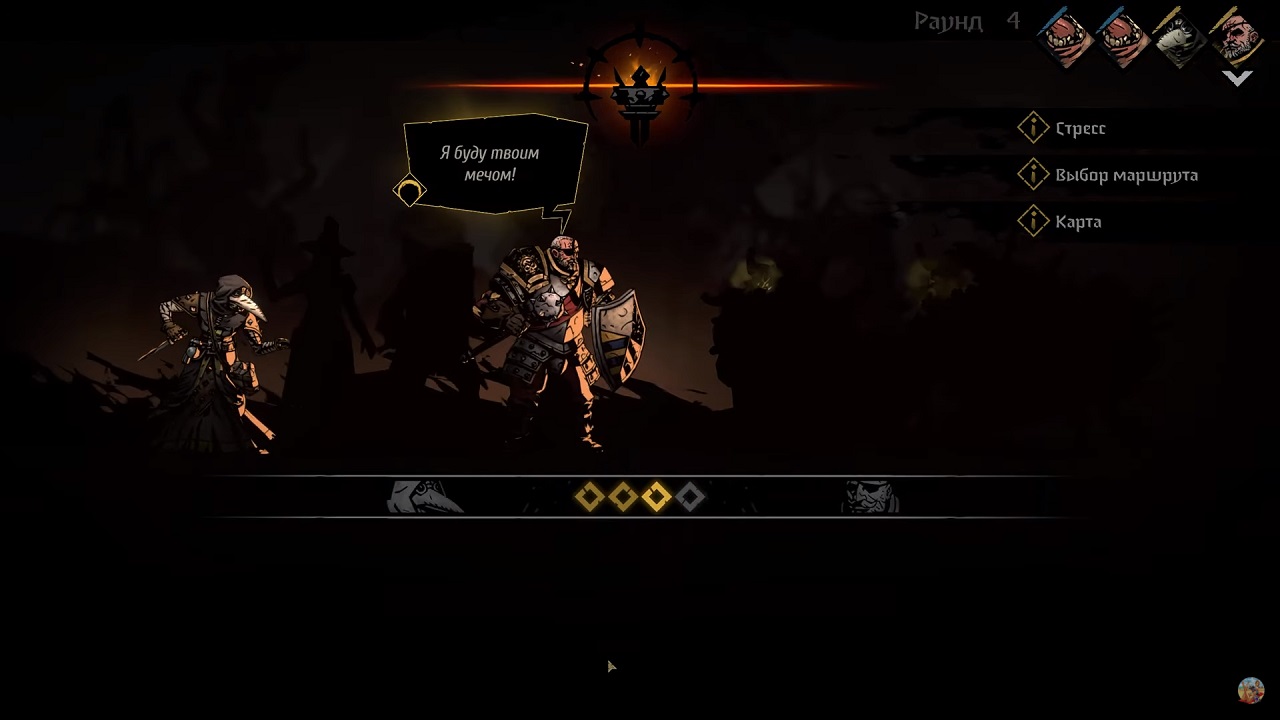The height and width of the screenshot is (720, 1280).
Task: Click the golden quest marker beside the bubble
Action: pyautogui.click(x=410, y=191)
